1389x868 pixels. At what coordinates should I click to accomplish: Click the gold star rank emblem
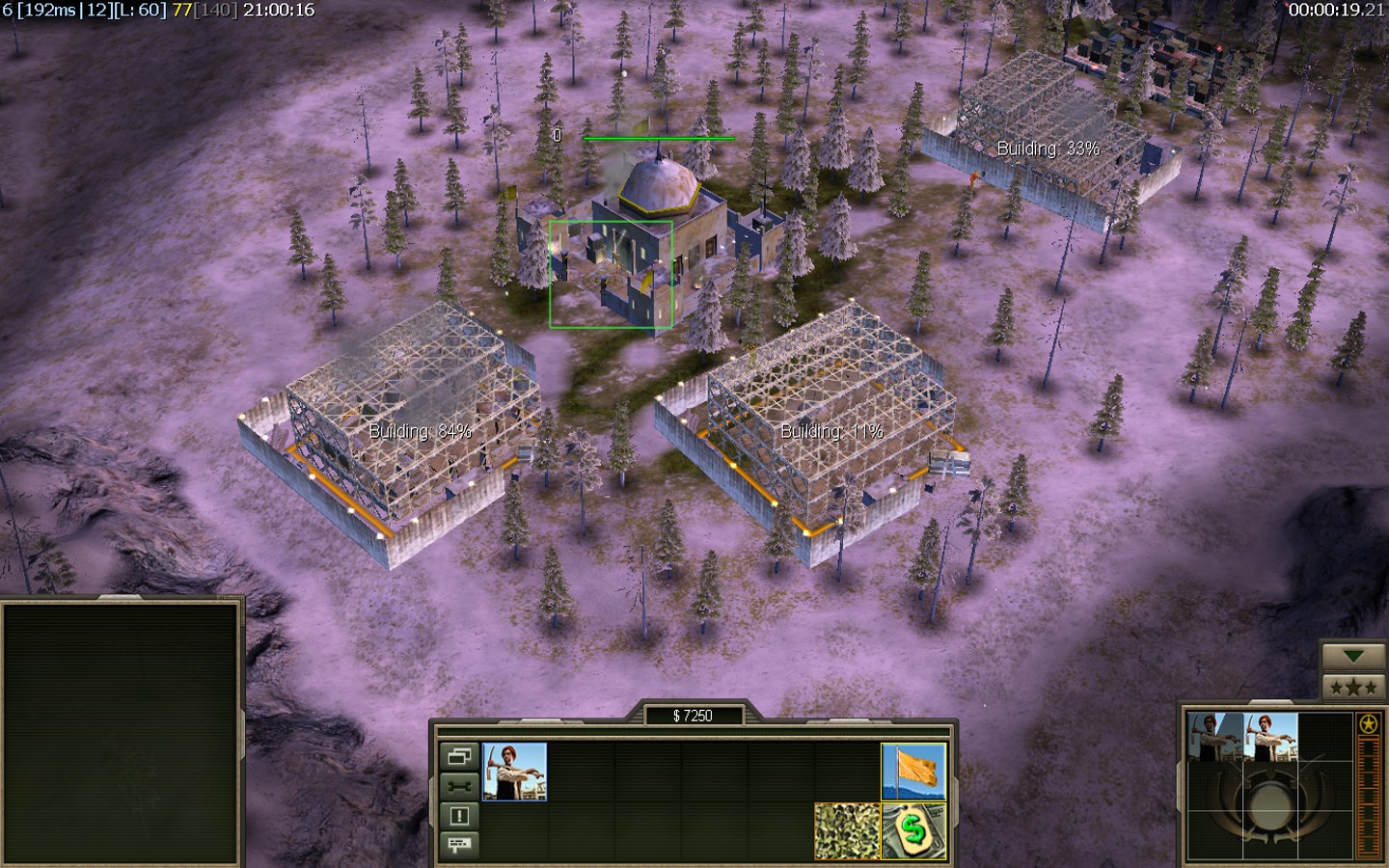coord(1368,724)
